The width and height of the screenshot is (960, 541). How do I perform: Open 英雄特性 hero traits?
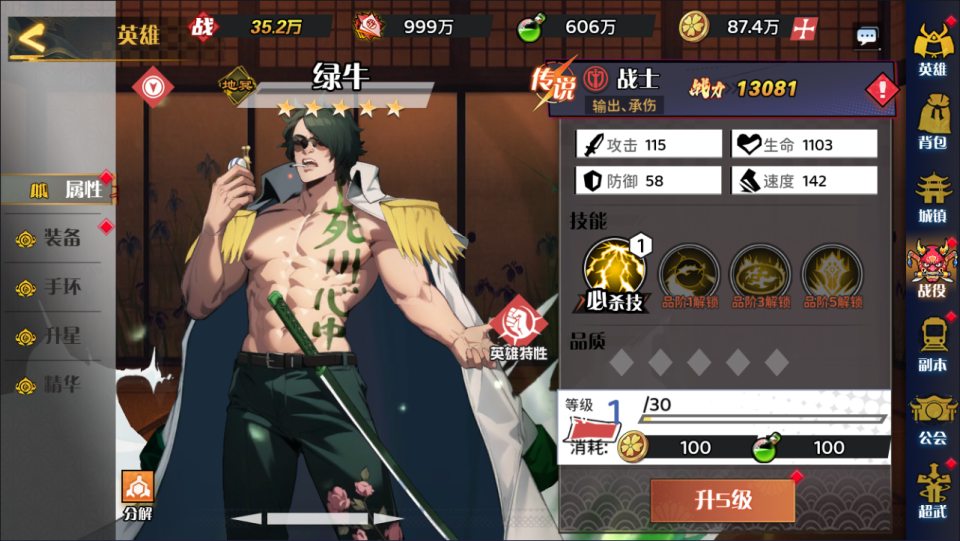click(x=518, y=330)
